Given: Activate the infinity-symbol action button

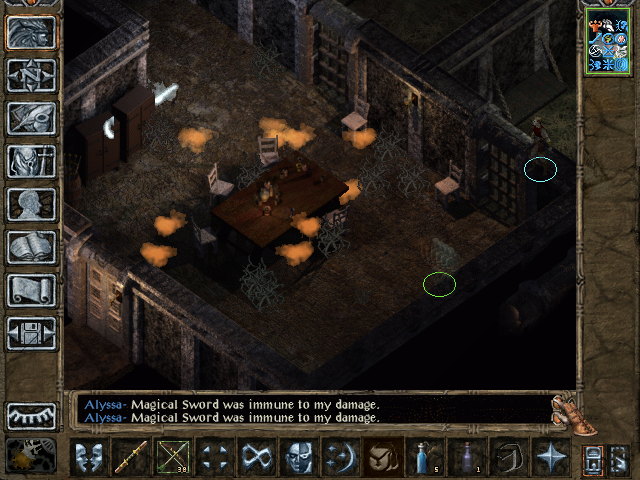Looking at the screenshot, I should click(x=257, y=458).
